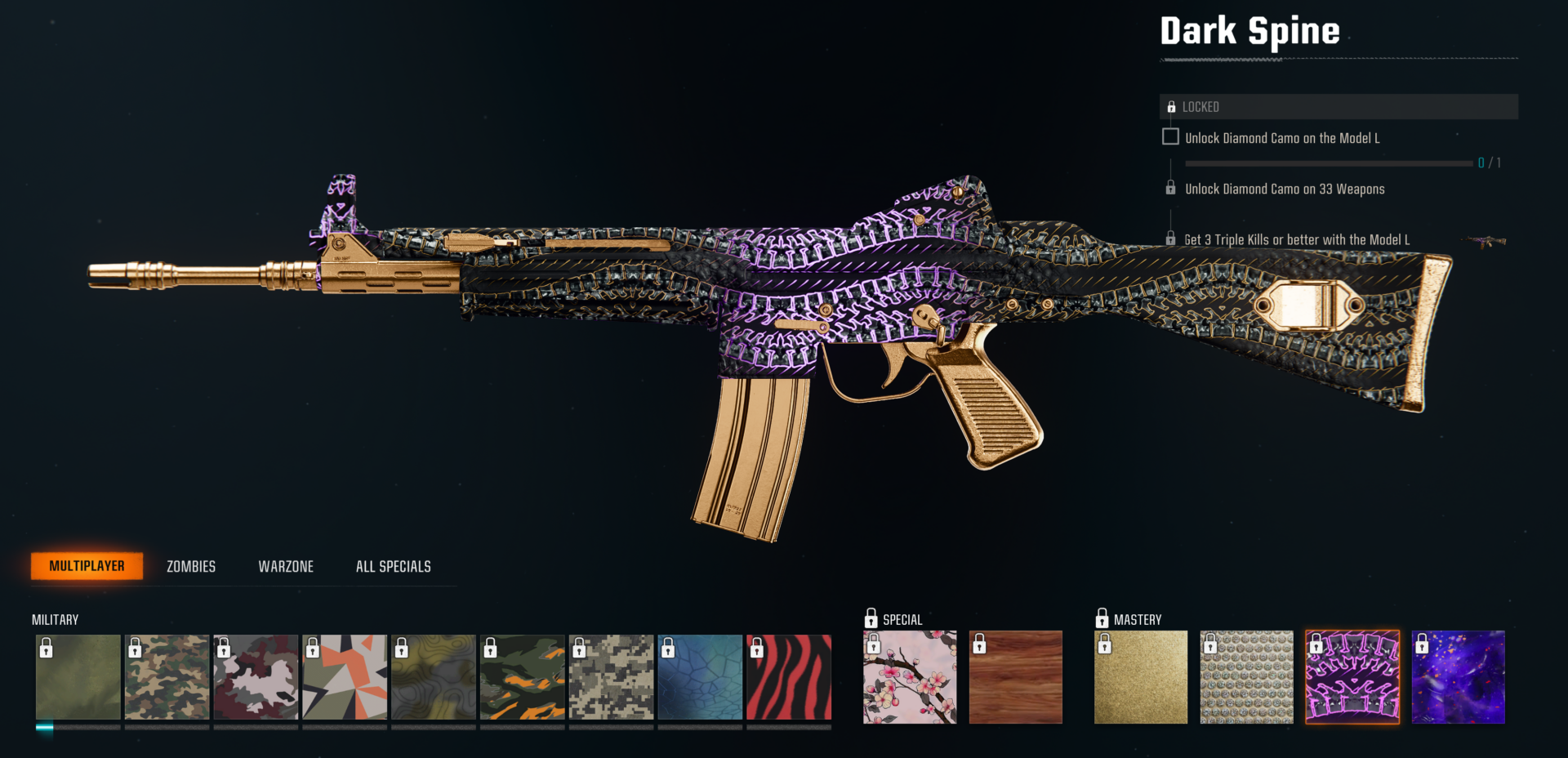Choose the cherry blossom special camo
The height and width of the screenshot is (758, 1568).
910,677
